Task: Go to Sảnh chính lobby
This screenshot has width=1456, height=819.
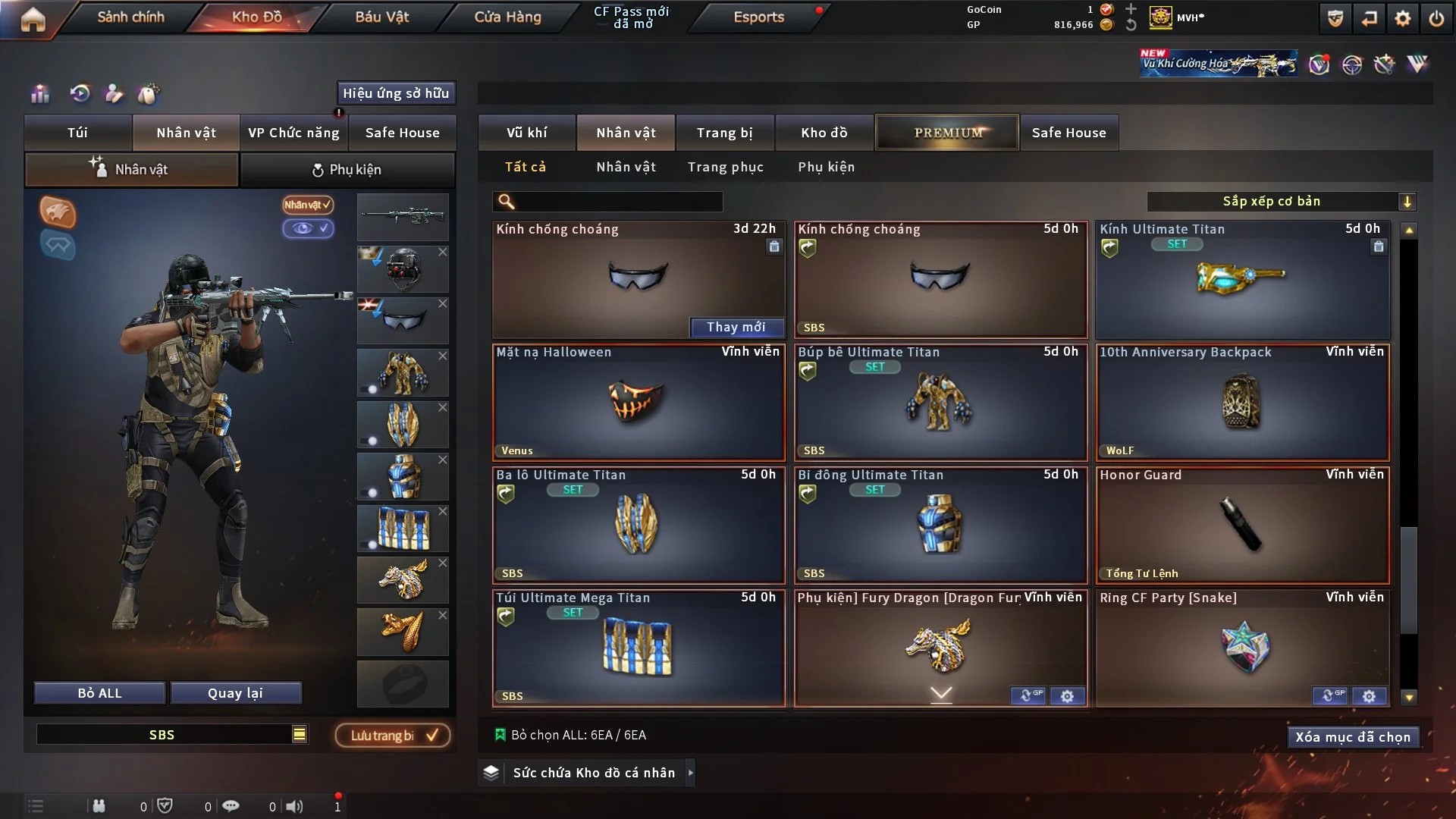Action: point(130,17)
